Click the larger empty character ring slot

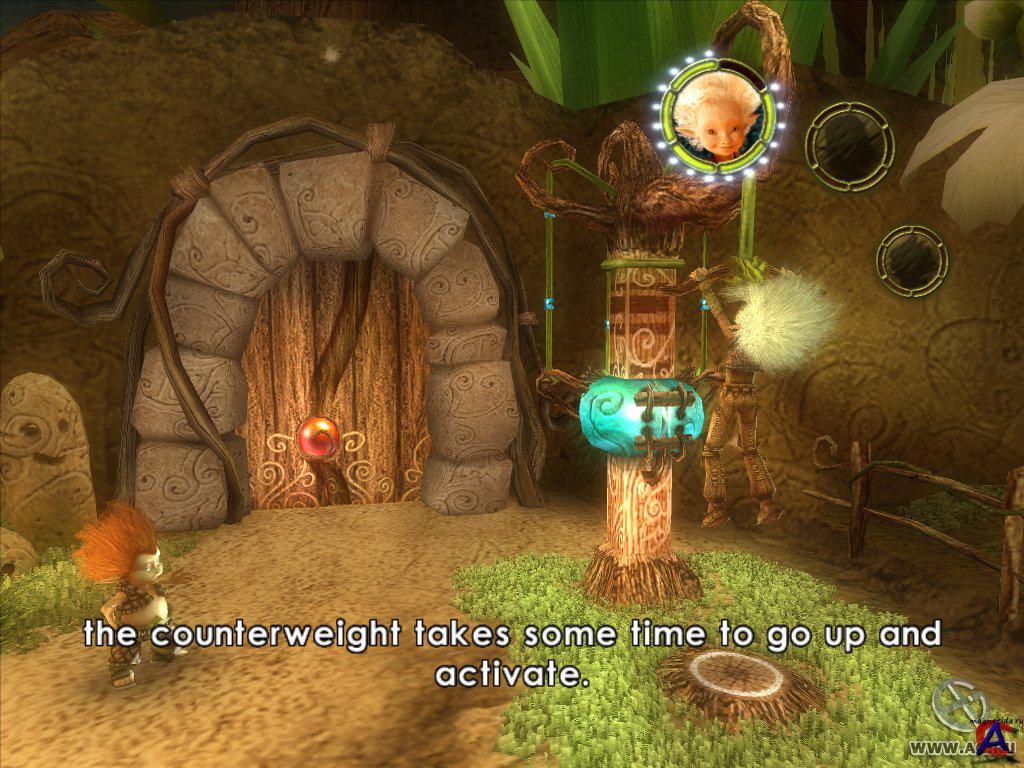850,144
